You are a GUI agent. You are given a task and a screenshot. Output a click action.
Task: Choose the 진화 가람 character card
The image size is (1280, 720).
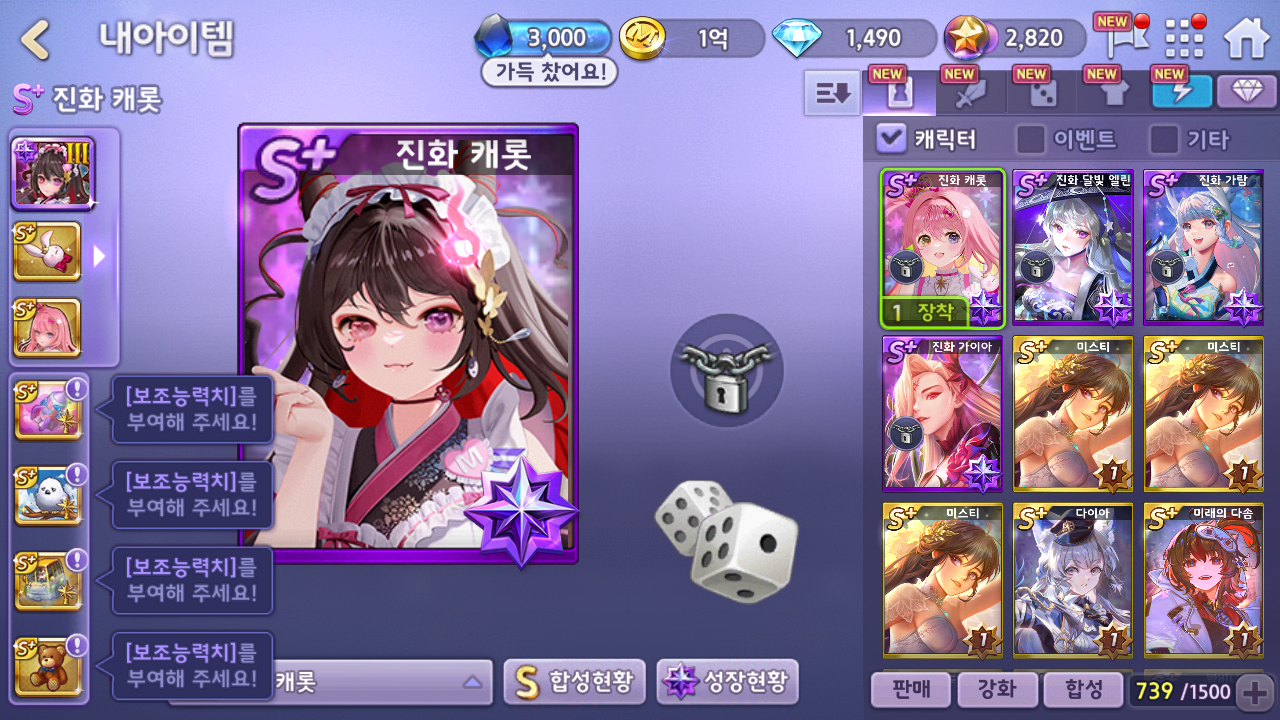coord(1203,247)
